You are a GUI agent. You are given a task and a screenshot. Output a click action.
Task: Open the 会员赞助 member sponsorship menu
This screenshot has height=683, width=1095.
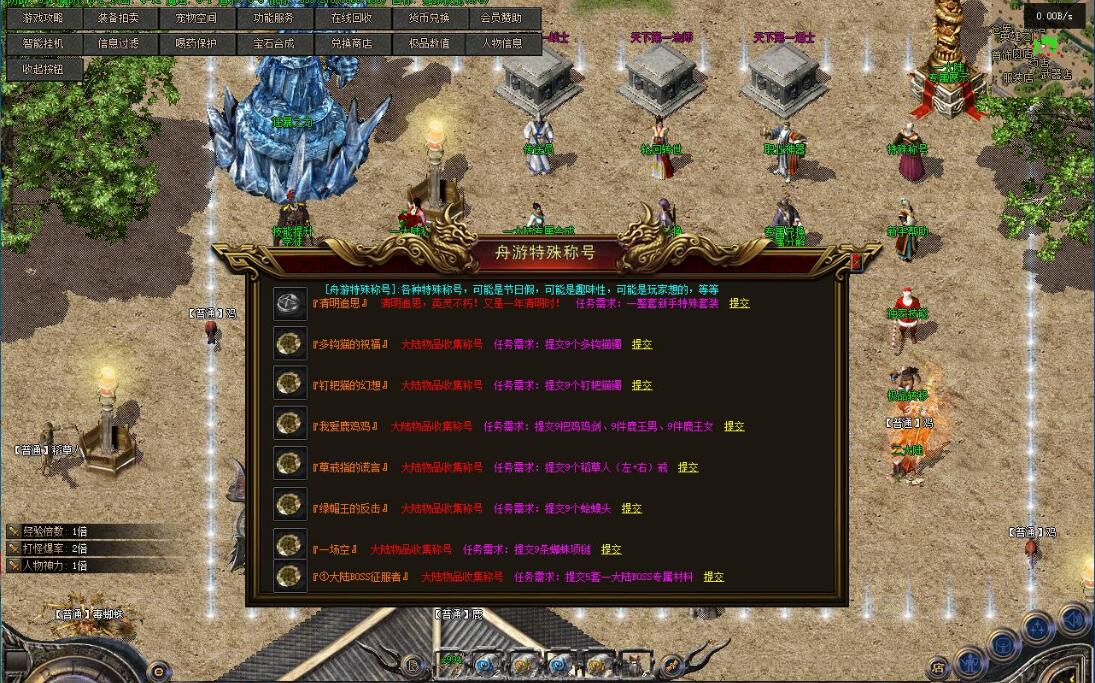501,19
